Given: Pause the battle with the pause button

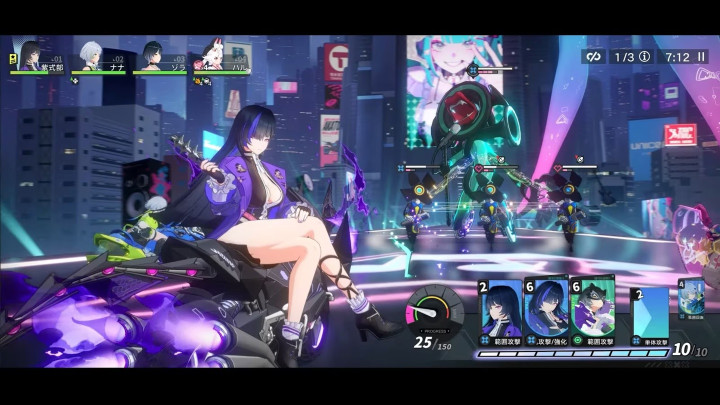Looking at the screenshot, I should click(x=699, y=57).
